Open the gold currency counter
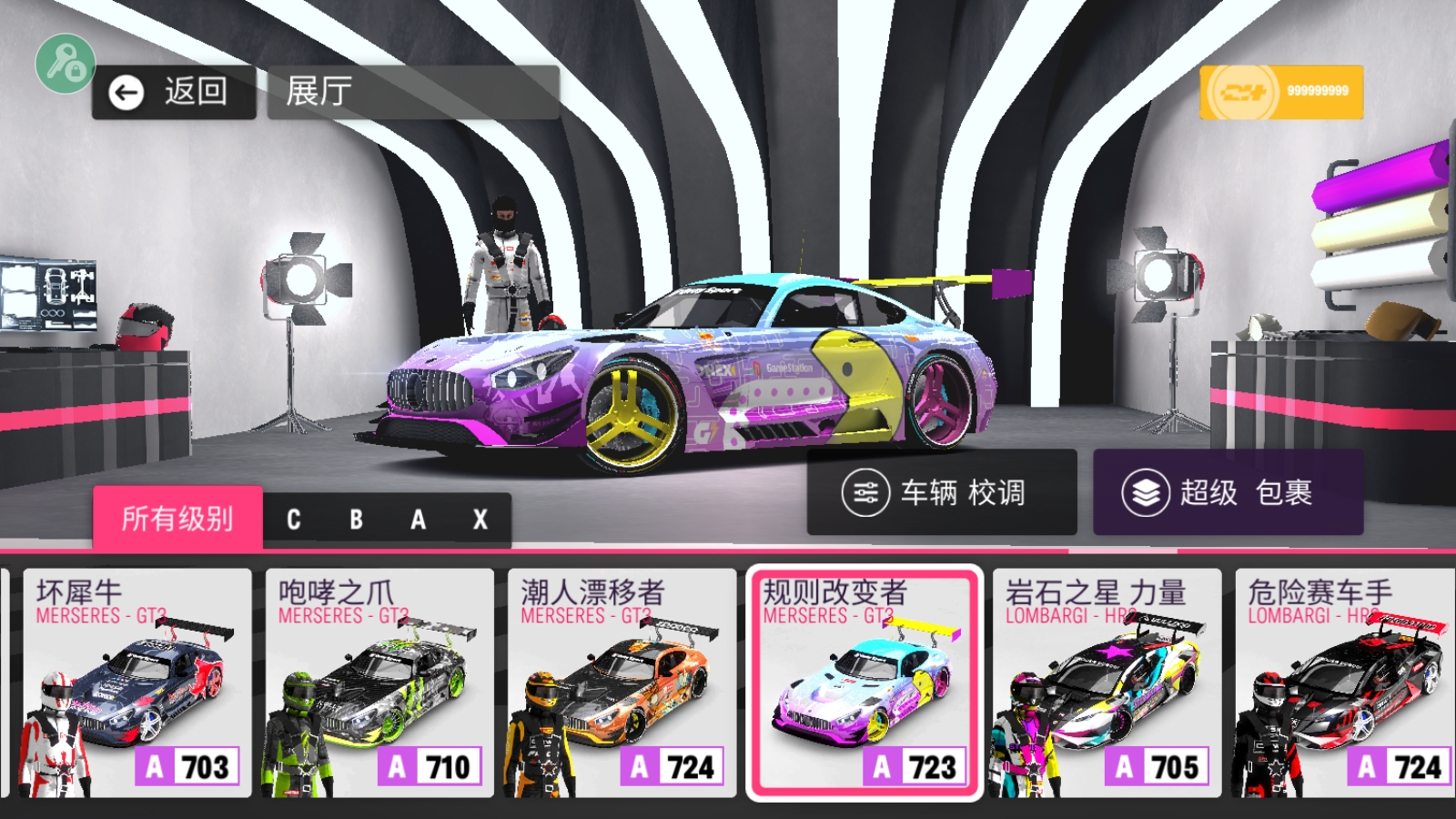 point(1280,92)
